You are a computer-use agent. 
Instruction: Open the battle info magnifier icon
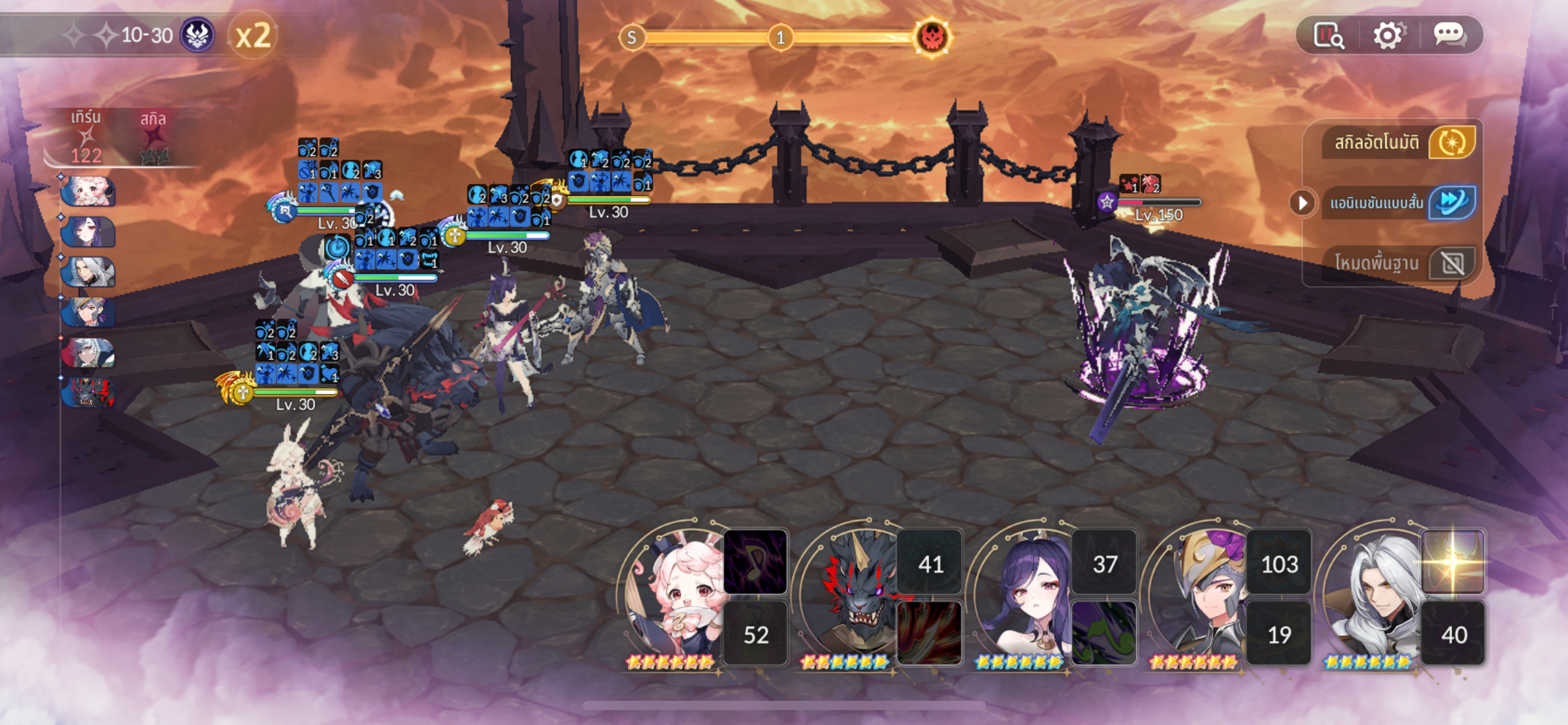[x=1328, y=35]
